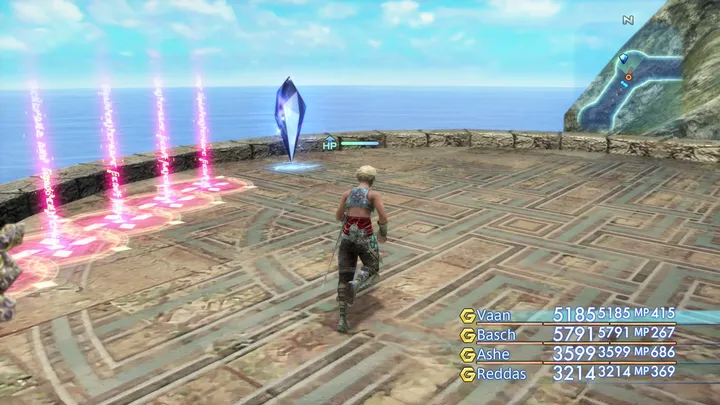Toggle the gambit icon beside Ashe
The height and width of the screenshot is (405, 720).
(467, 354)
